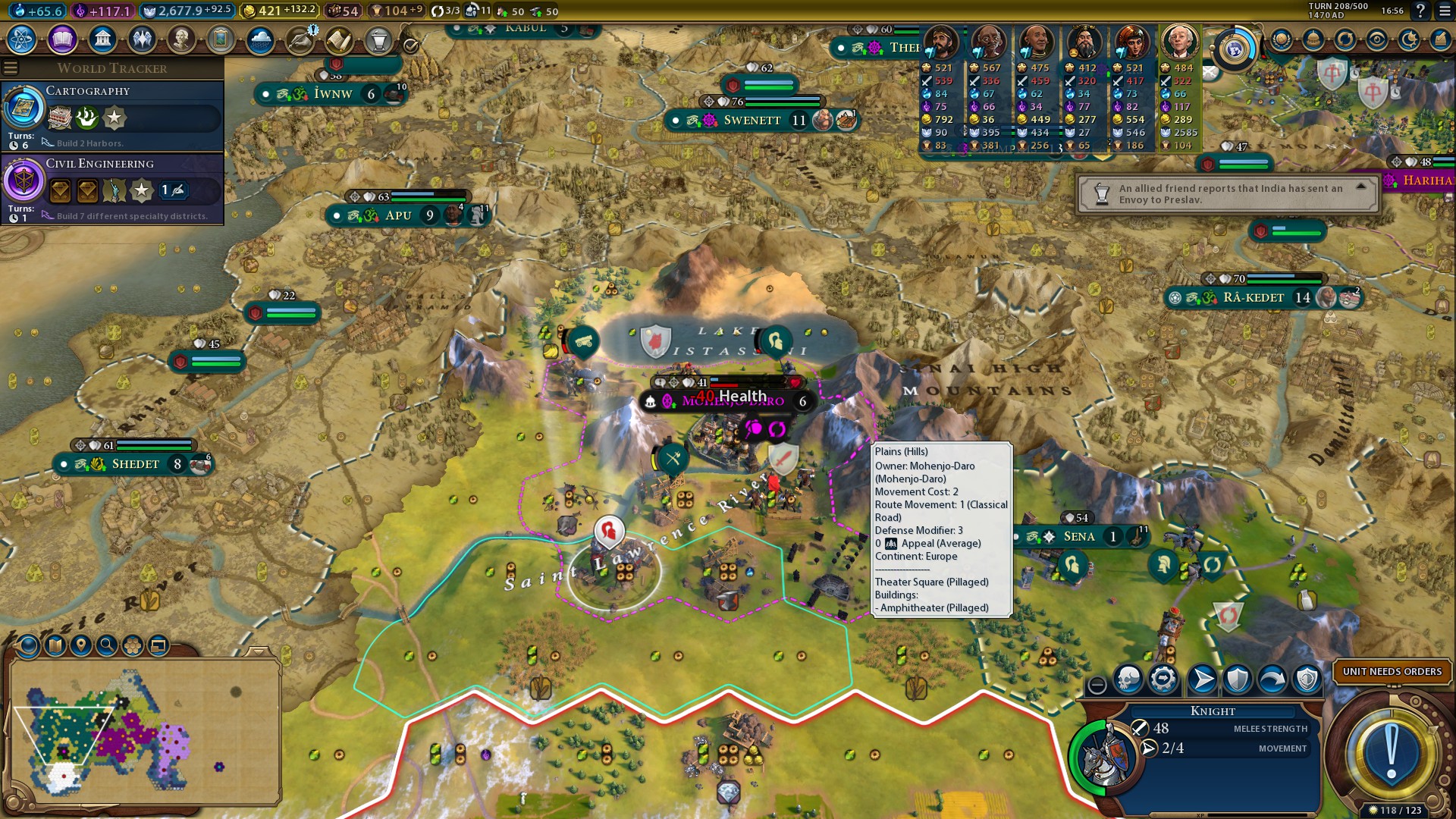
Task: Open the Great People bust icon
Action: pos(181,39)
